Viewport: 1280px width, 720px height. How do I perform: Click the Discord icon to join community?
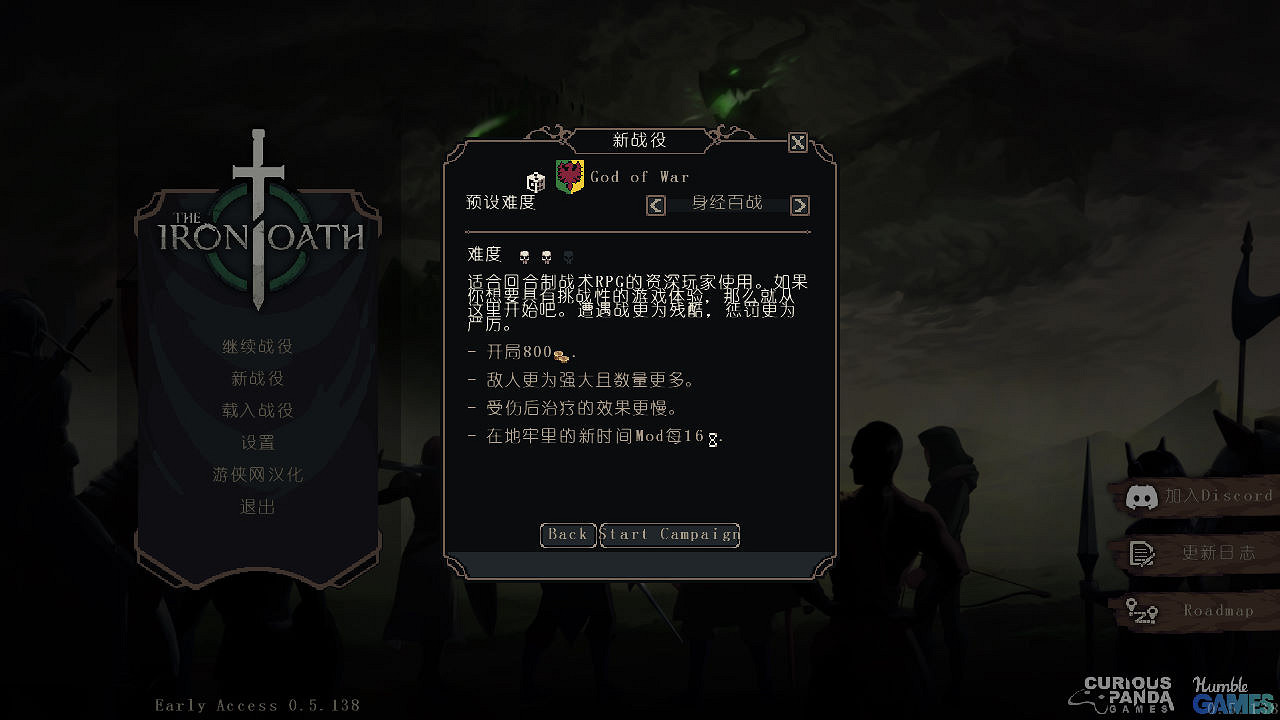click(1144, 496)
